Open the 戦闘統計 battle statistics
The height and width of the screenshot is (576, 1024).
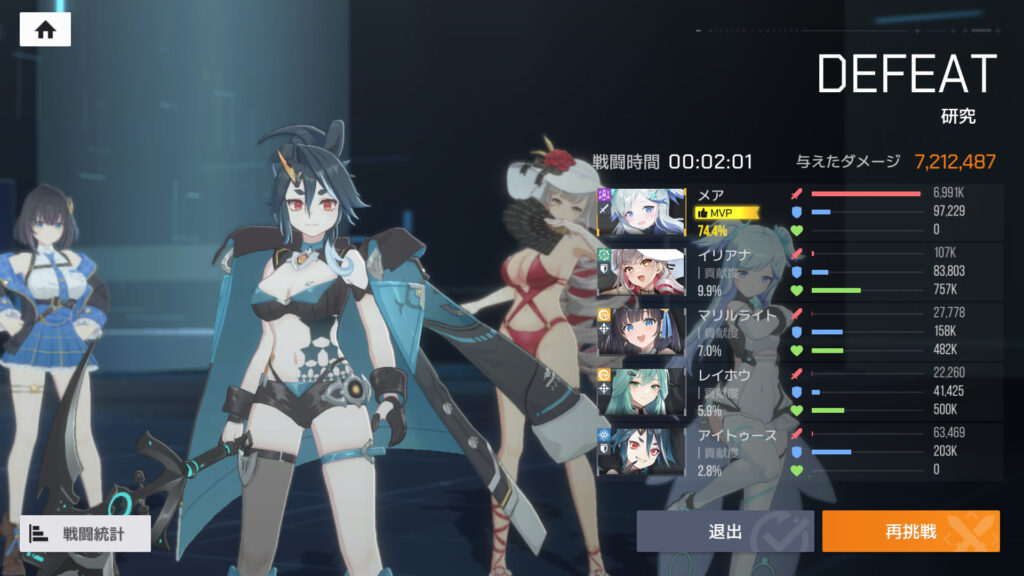coord(86,533)
